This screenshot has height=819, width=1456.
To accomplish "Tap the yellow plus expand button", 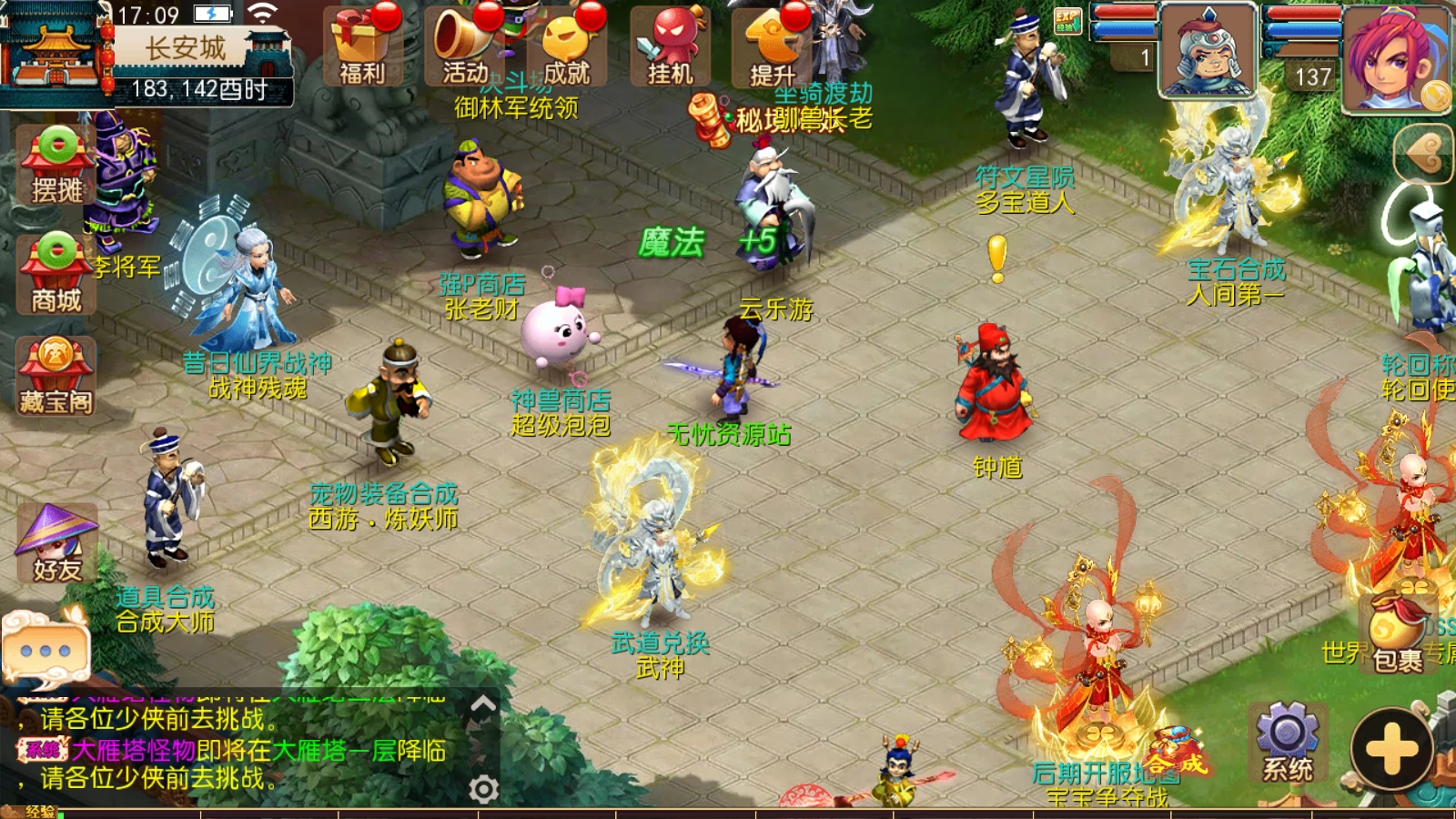I will 1391,750.
